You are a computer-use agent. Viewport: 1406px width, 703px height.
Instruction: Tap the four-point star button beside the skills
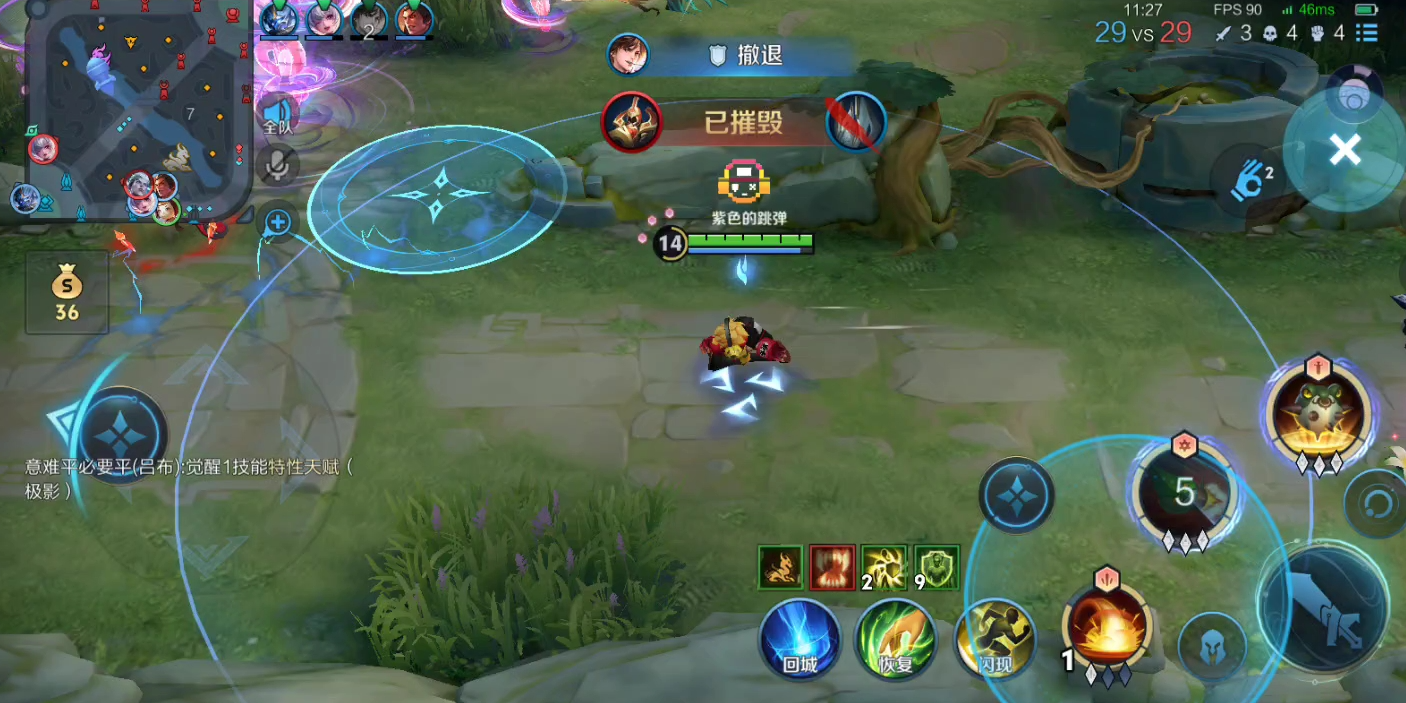(x=1016, y=495)
